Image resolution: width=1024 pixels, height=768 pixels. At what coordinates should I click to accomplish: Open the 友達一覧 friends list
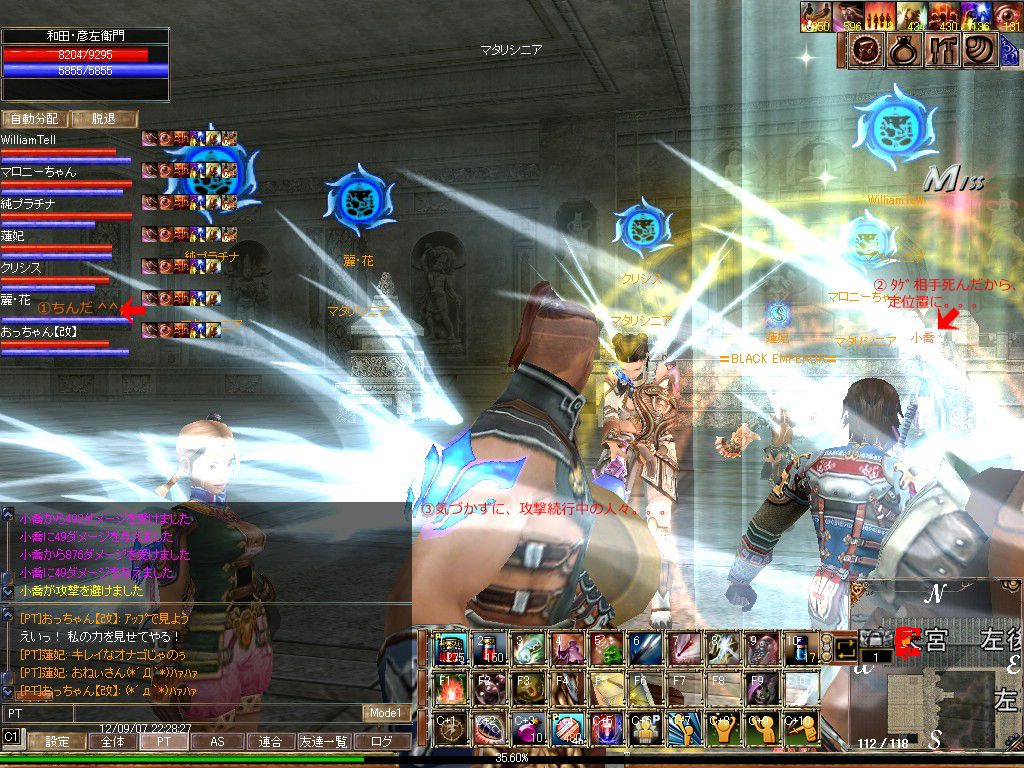tap(324, 742)
